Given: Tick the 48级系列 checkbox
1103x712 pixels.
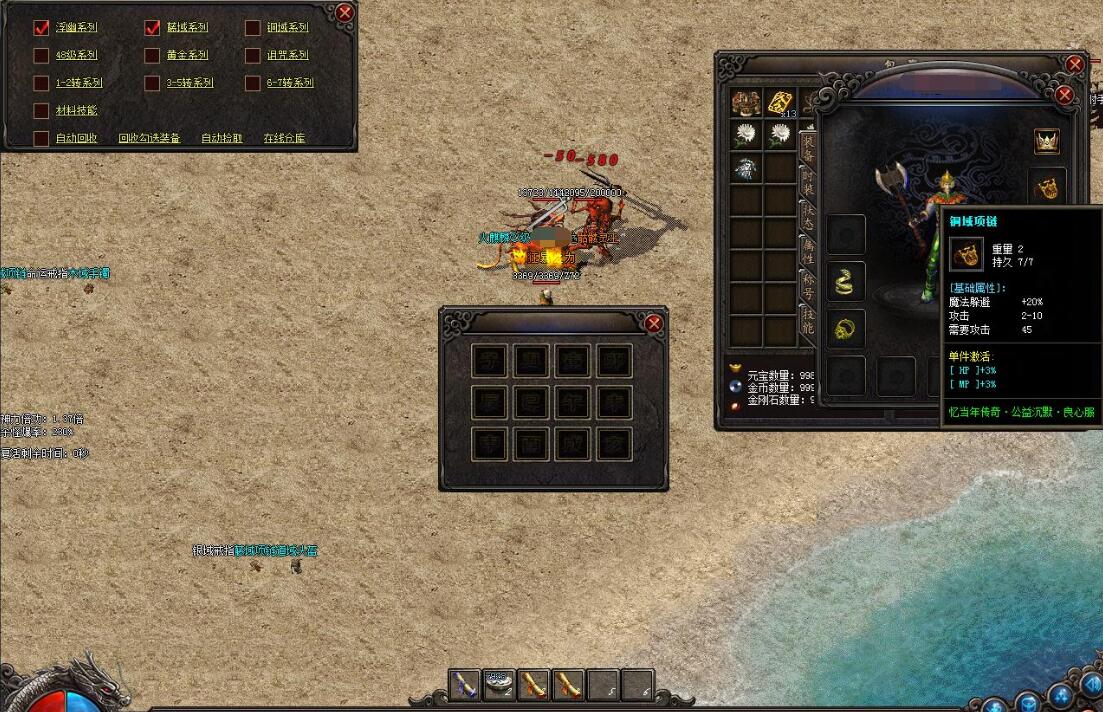Looking at the screenshot, I should pyautogui.click(x=41, y=55).
